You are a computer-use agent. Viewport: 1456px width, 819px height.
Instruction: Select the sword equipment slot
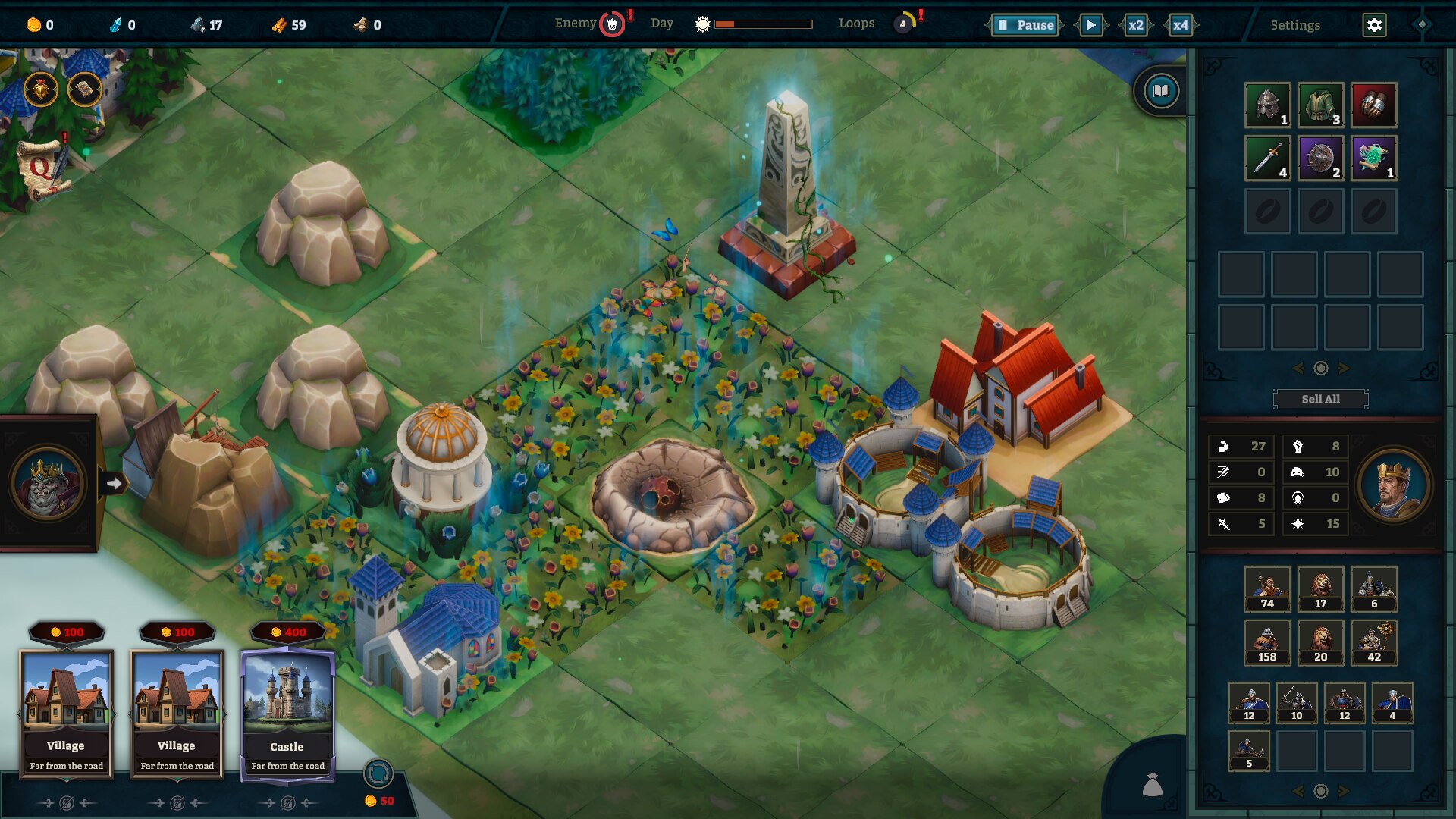pos(1267,158)
